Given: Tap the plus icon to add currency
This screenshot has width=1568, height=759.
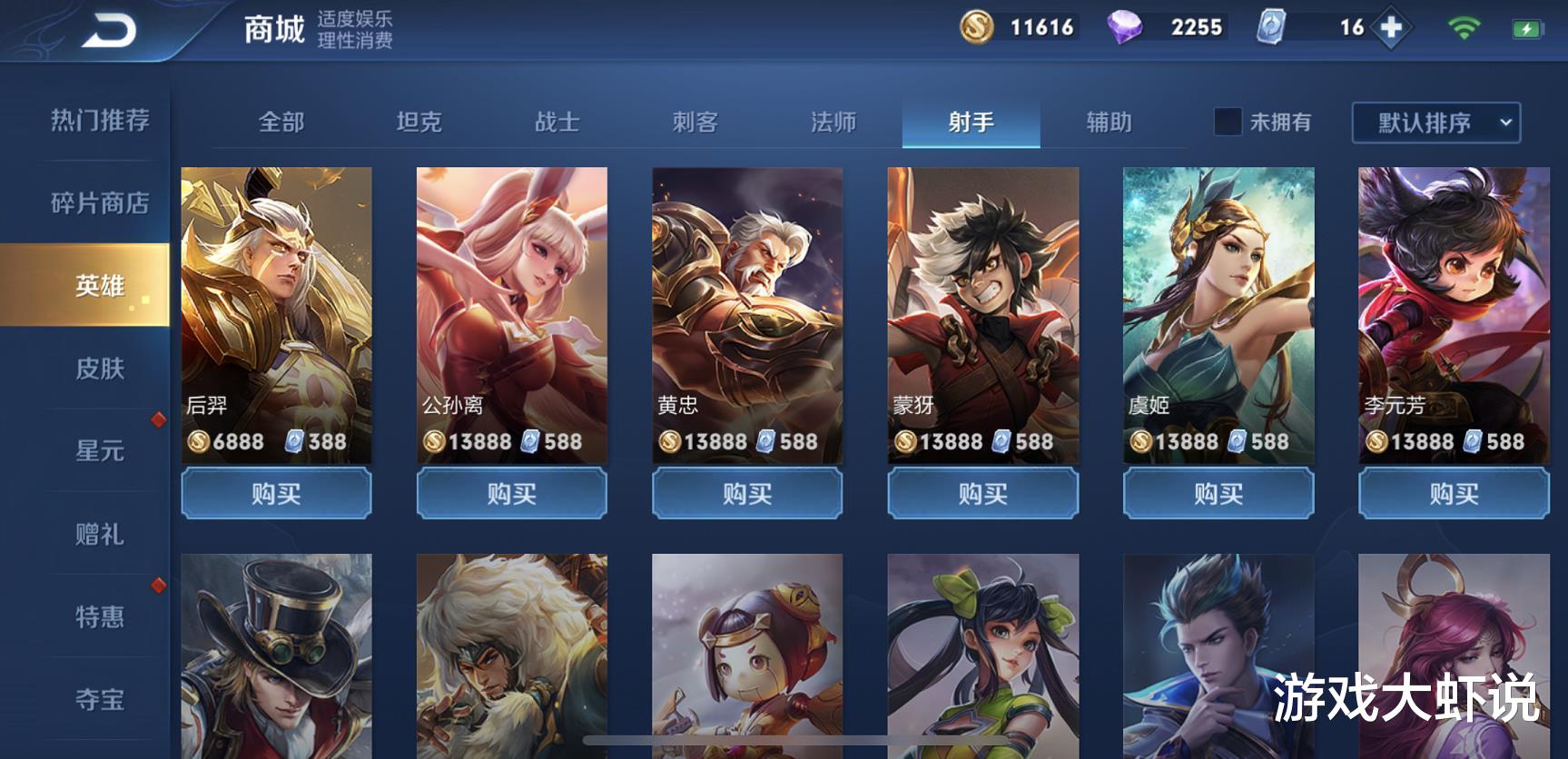Looking at the screenshot, I should (x=1390, y=28).
